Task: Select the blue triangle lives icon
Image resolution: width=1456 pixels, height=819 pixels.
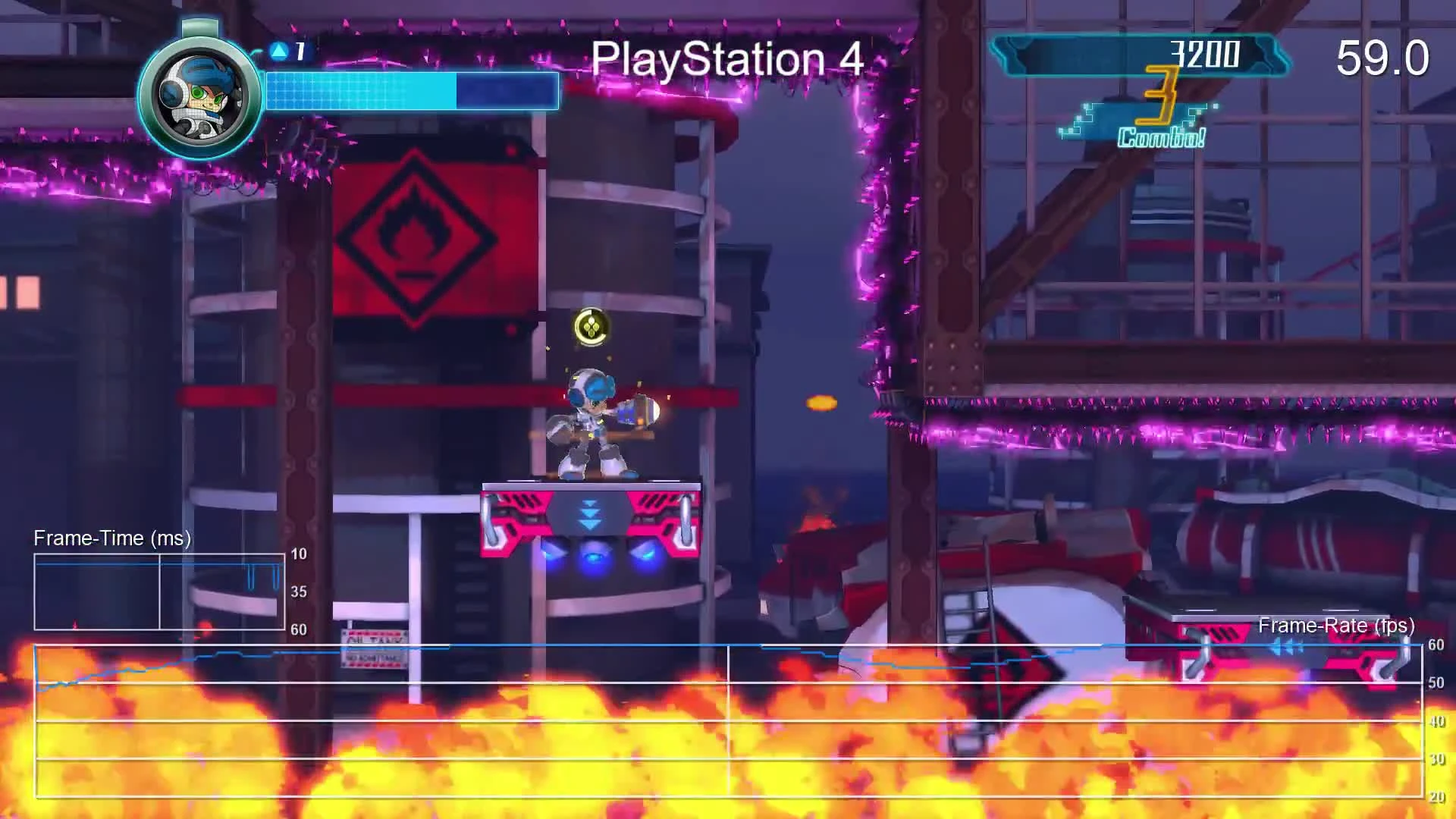Action: (x=279, y=50)
